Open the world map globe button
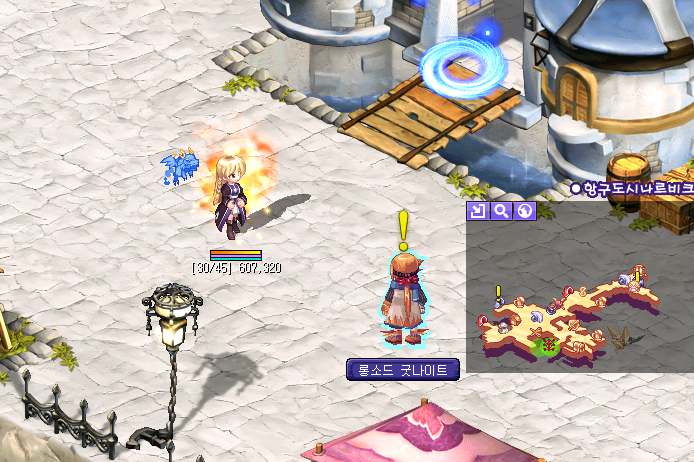This screenshot has width=694, height=462. click(x=525, y=211)
